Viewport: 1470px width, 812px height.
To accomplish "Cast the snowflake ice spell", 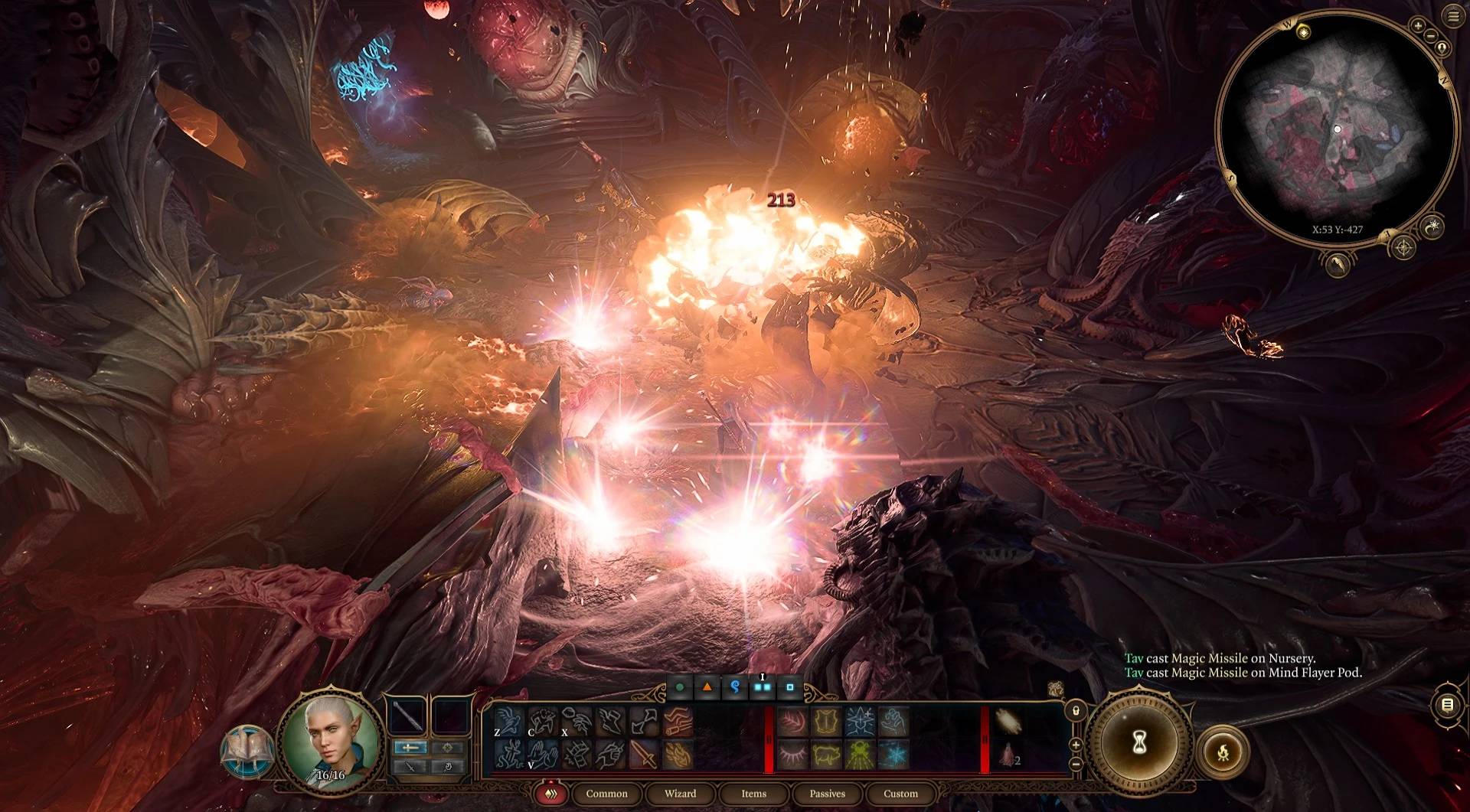I will (x=893, y=755).
